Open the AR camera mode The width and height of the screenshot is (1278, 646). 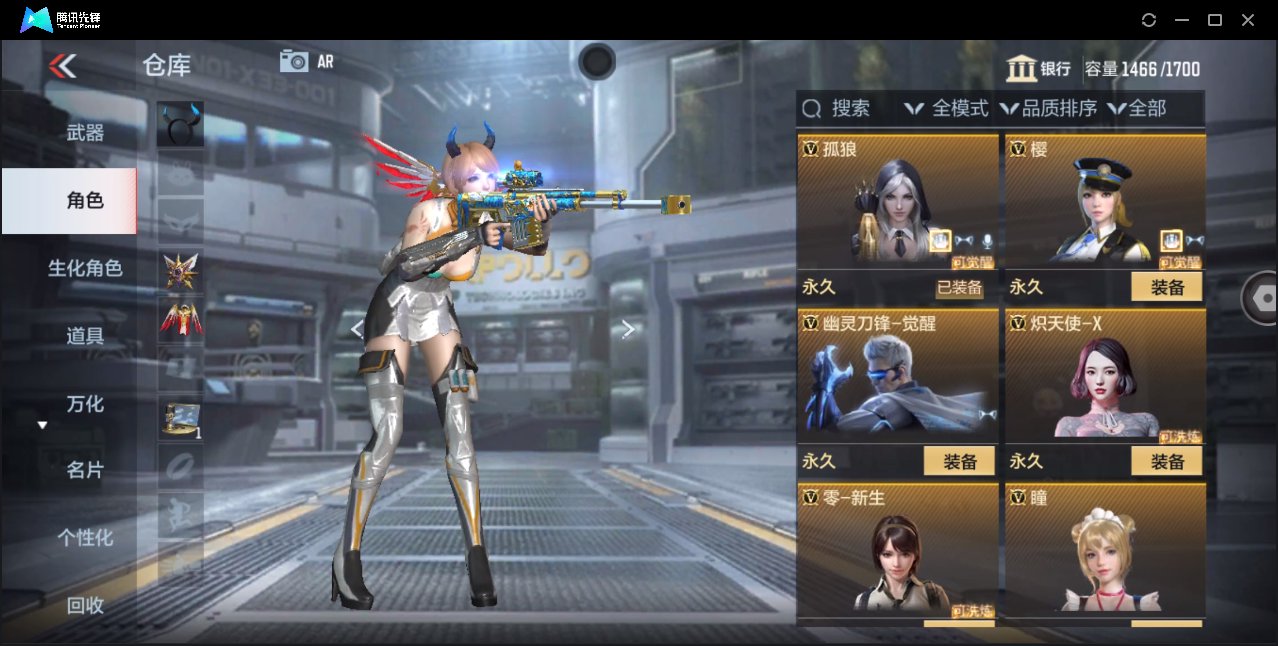coord(306,61)
